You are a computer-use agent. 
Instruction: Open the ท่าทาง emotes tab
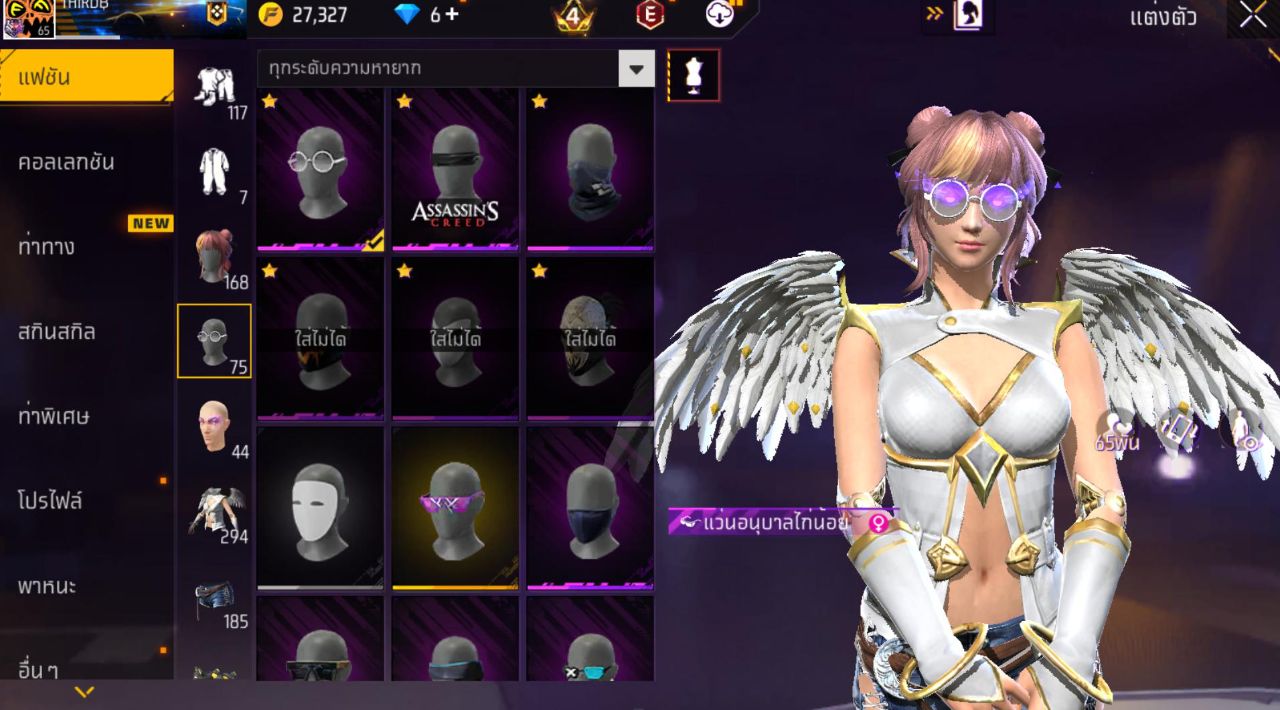tap(46, 246)
